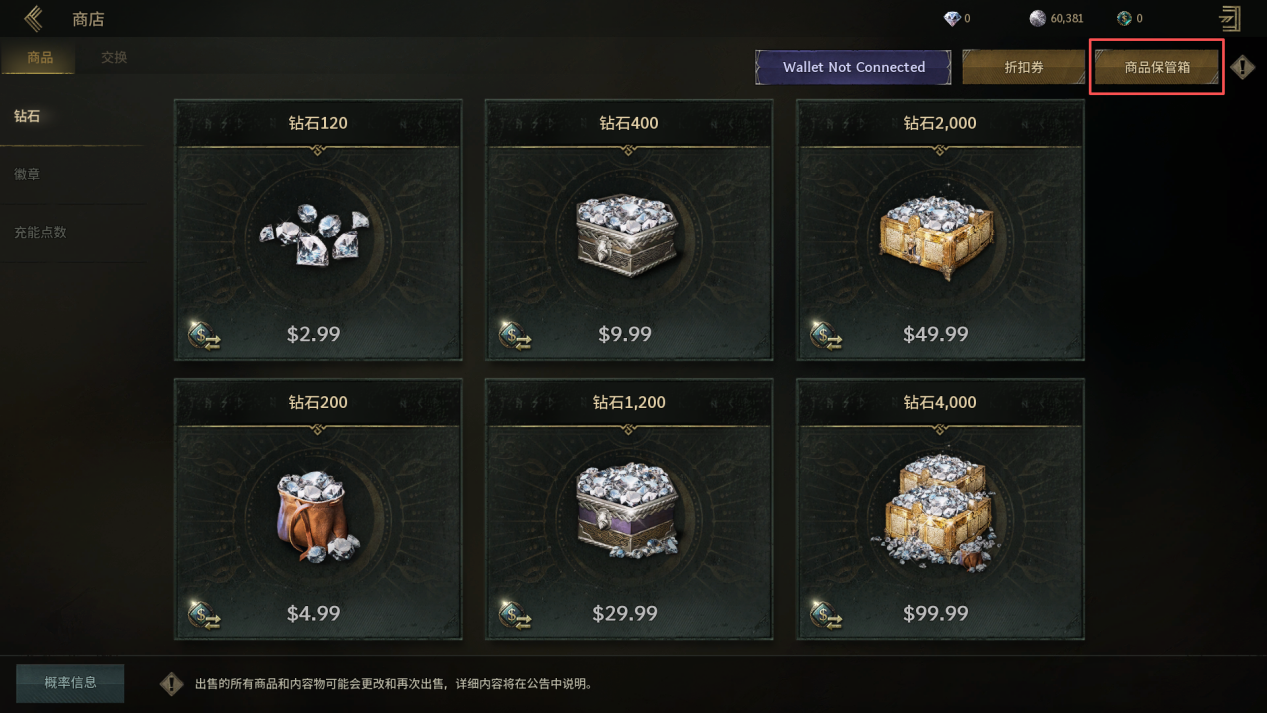
Task: Switch to the 交换 tab
Action: (114, 58)
